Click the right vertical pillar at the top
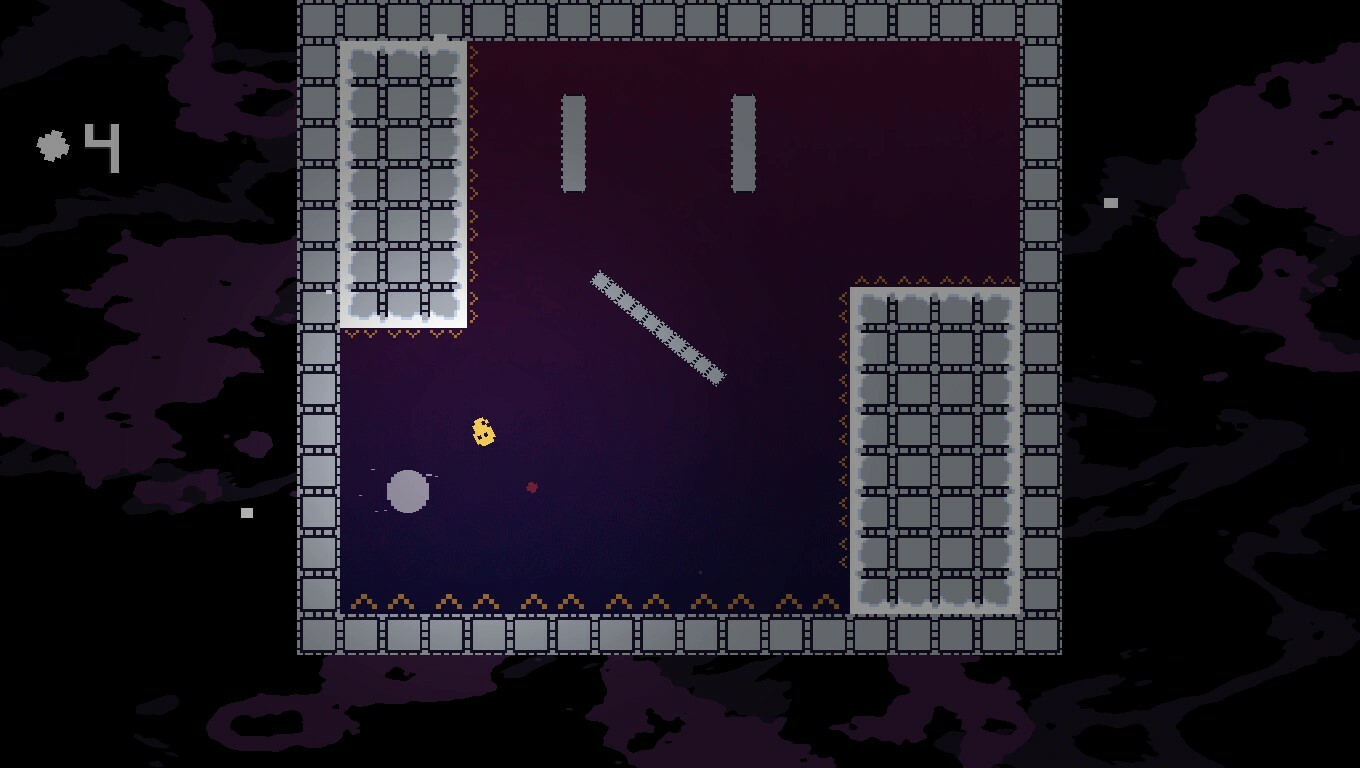This screenshot has height=768, width=1360. click(742, 142)
